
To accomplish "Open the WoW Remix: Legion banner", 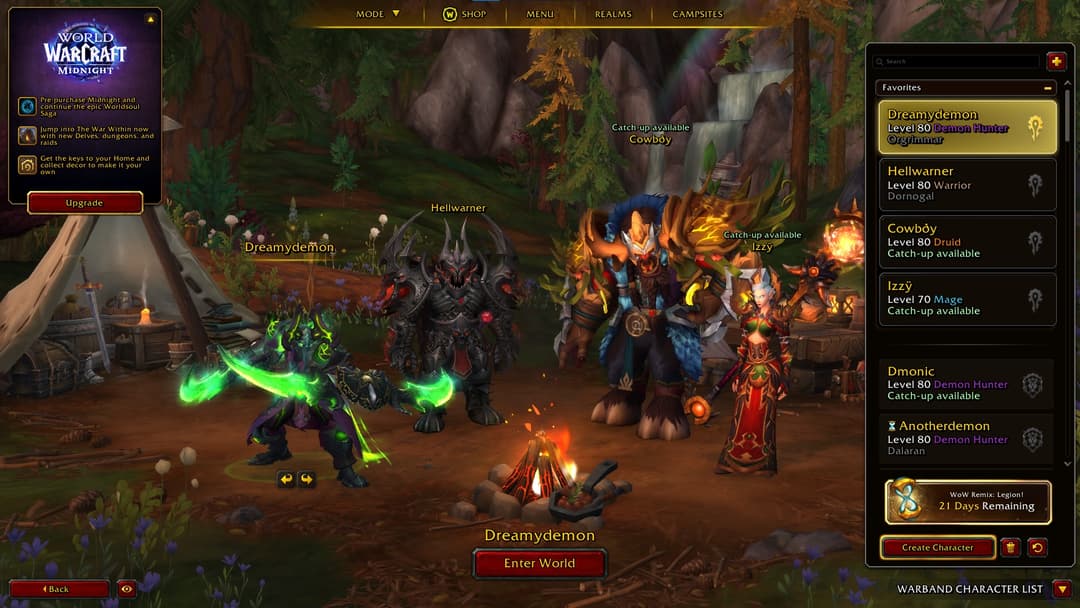I will [x=967, y=502].
